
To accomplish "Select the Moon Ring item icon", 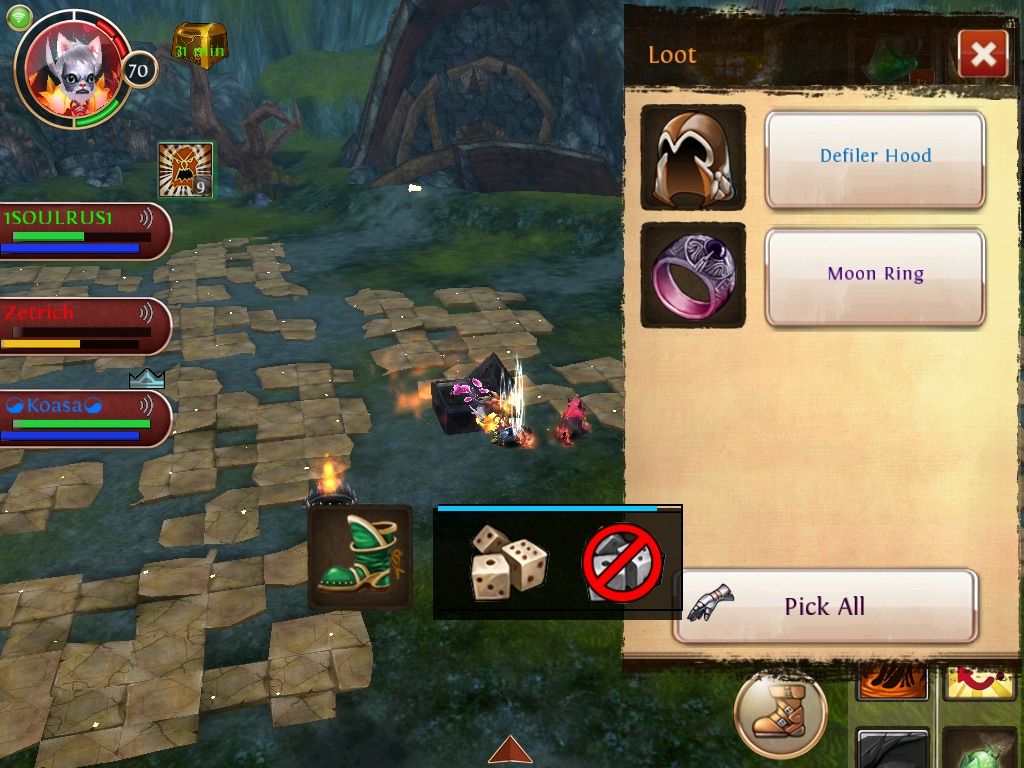I will point(693,275).
